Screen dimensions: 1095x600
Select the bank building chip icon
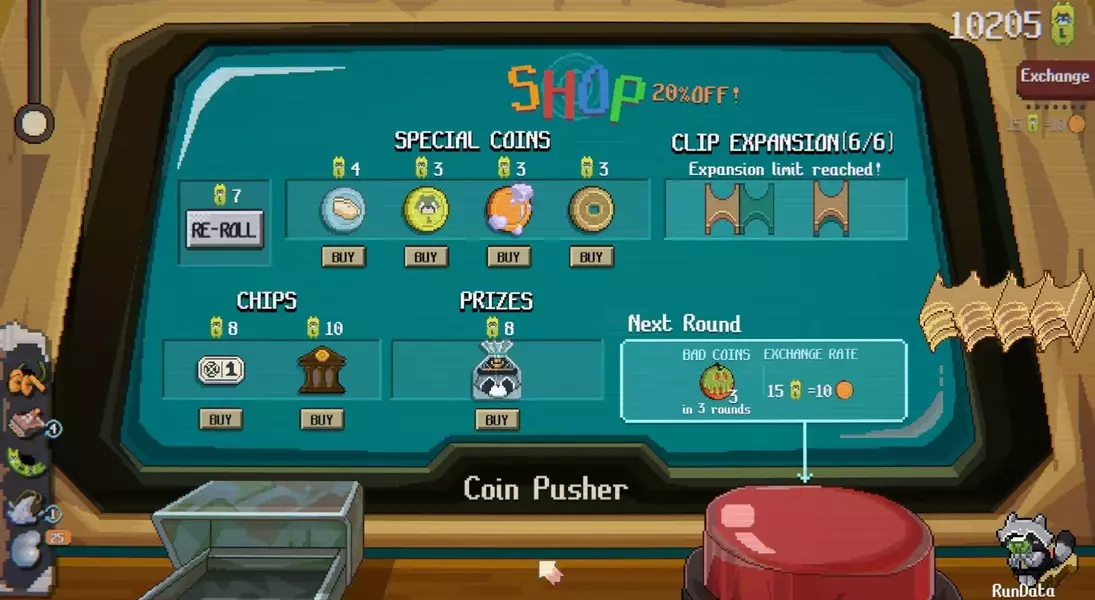point(321,372)
